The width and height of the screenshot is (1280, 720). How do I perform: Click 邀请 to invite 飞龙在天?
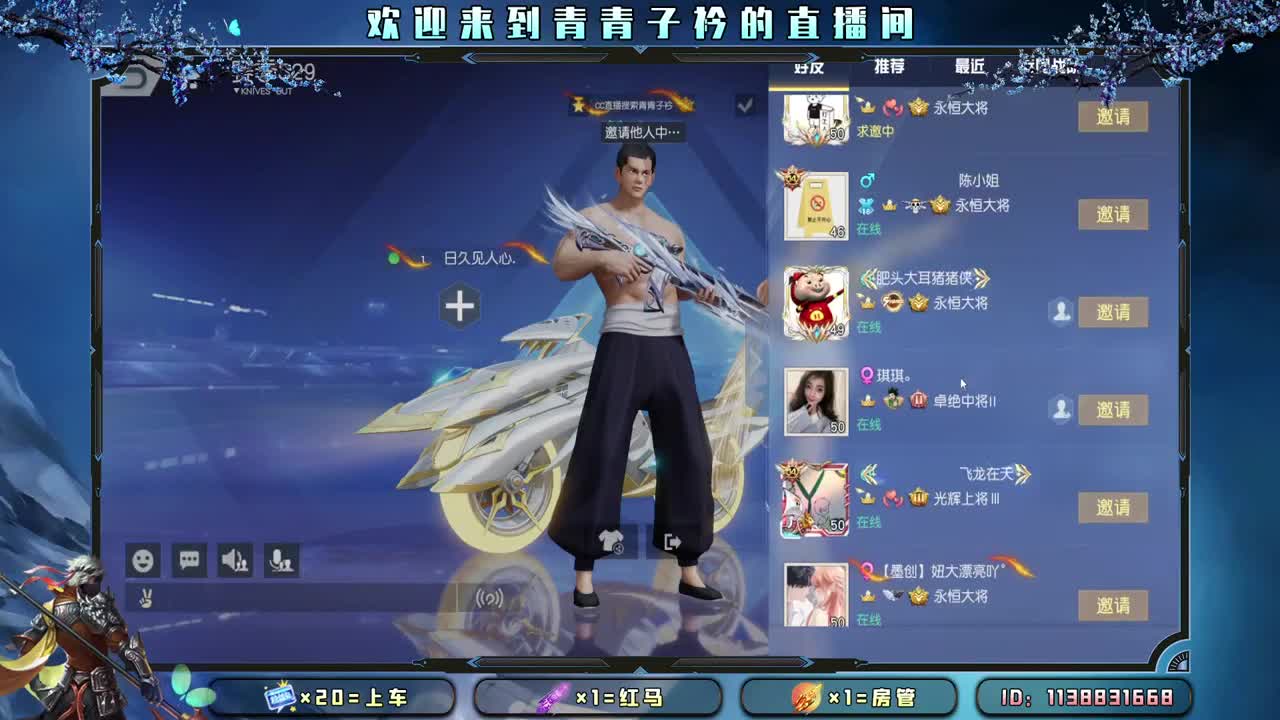(1113, 507)
